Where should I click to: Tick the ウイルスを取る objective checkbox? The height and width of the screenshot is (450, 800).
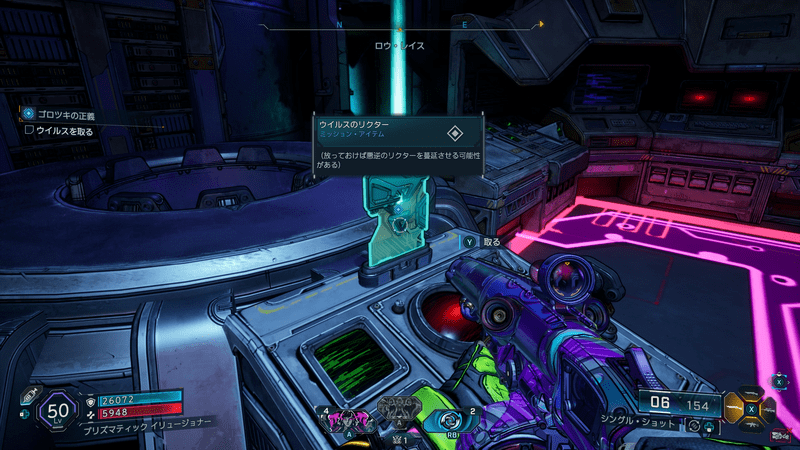29,130
